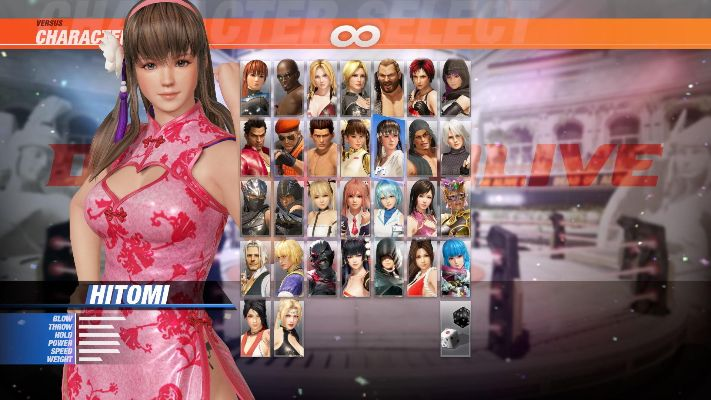Select Kasumi's portrait in the roster
Viewport: 711px width, 400px height.
pos(255,87)
